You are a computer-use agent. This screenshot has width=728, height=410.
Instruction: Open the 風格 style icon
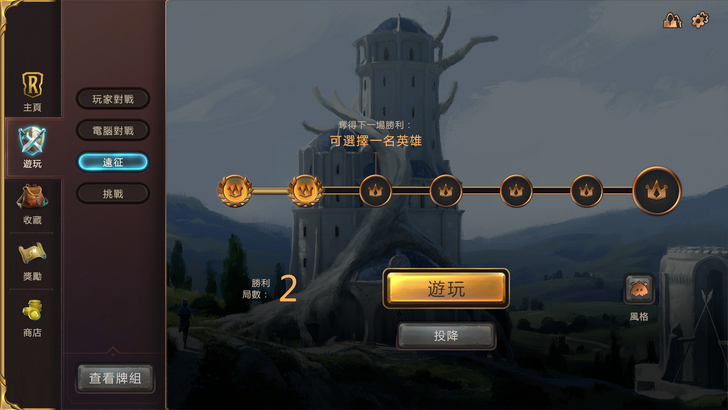639,290
